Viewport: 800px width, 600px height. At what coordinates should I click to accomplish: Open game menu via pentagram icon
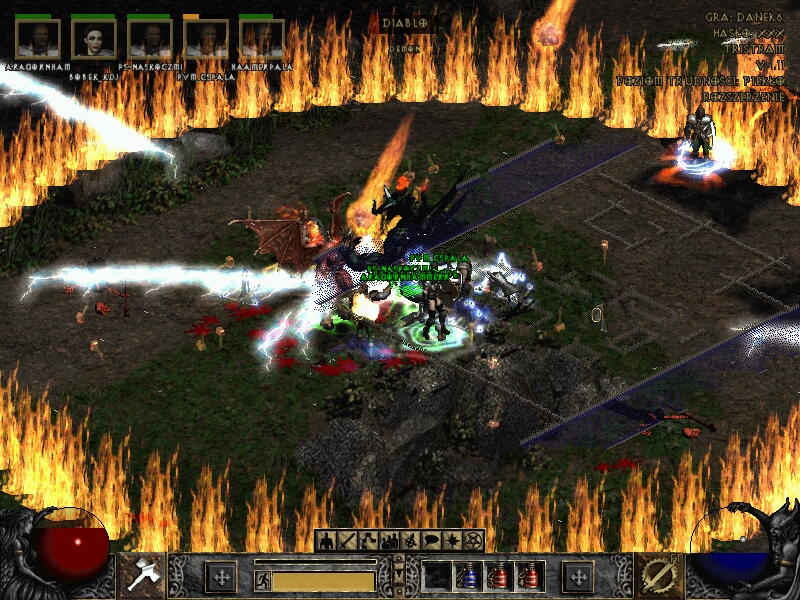click(473, 541)
